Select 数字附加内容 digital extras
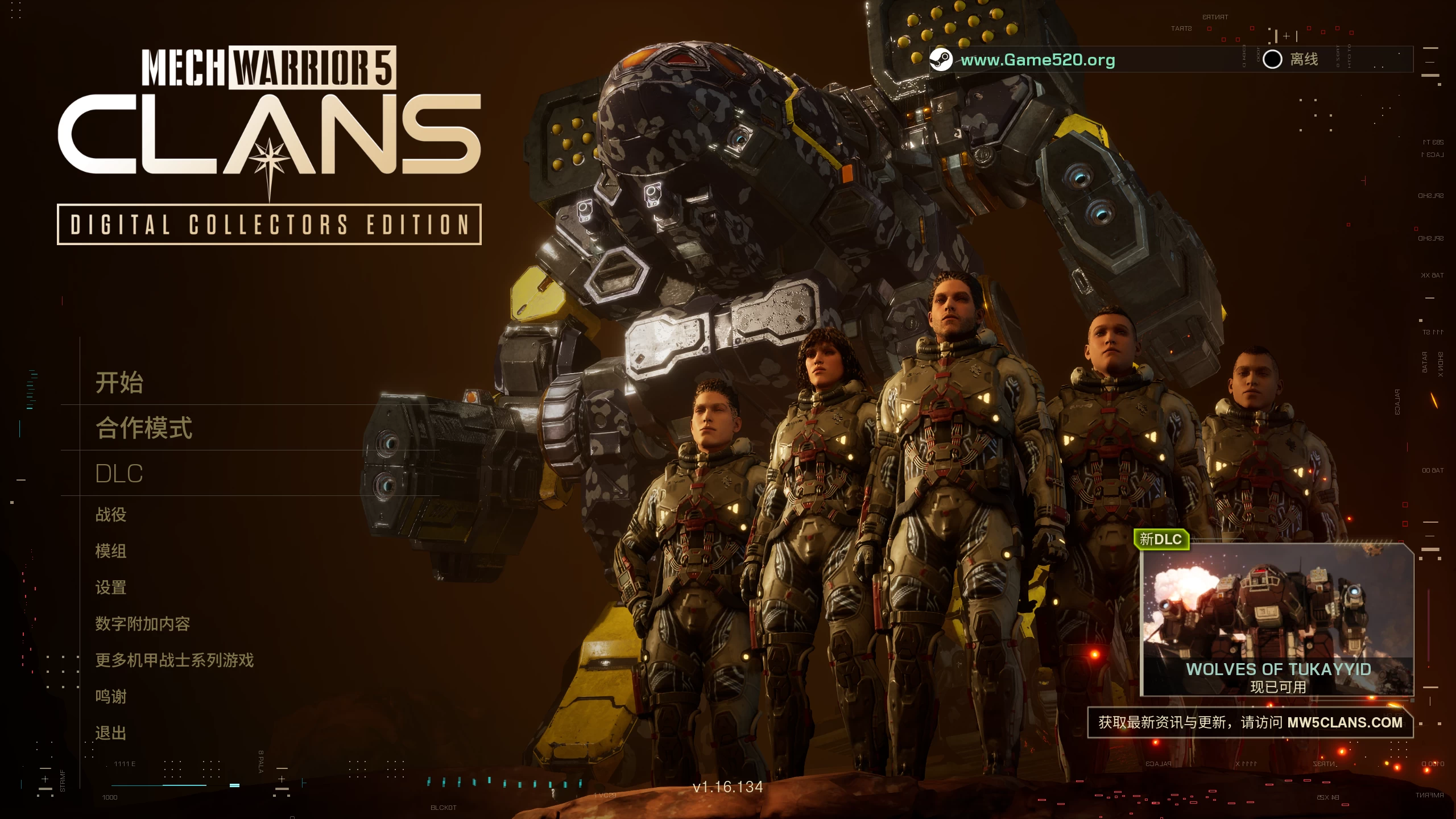Screen dimensions: 1456x819 point(143,624)
